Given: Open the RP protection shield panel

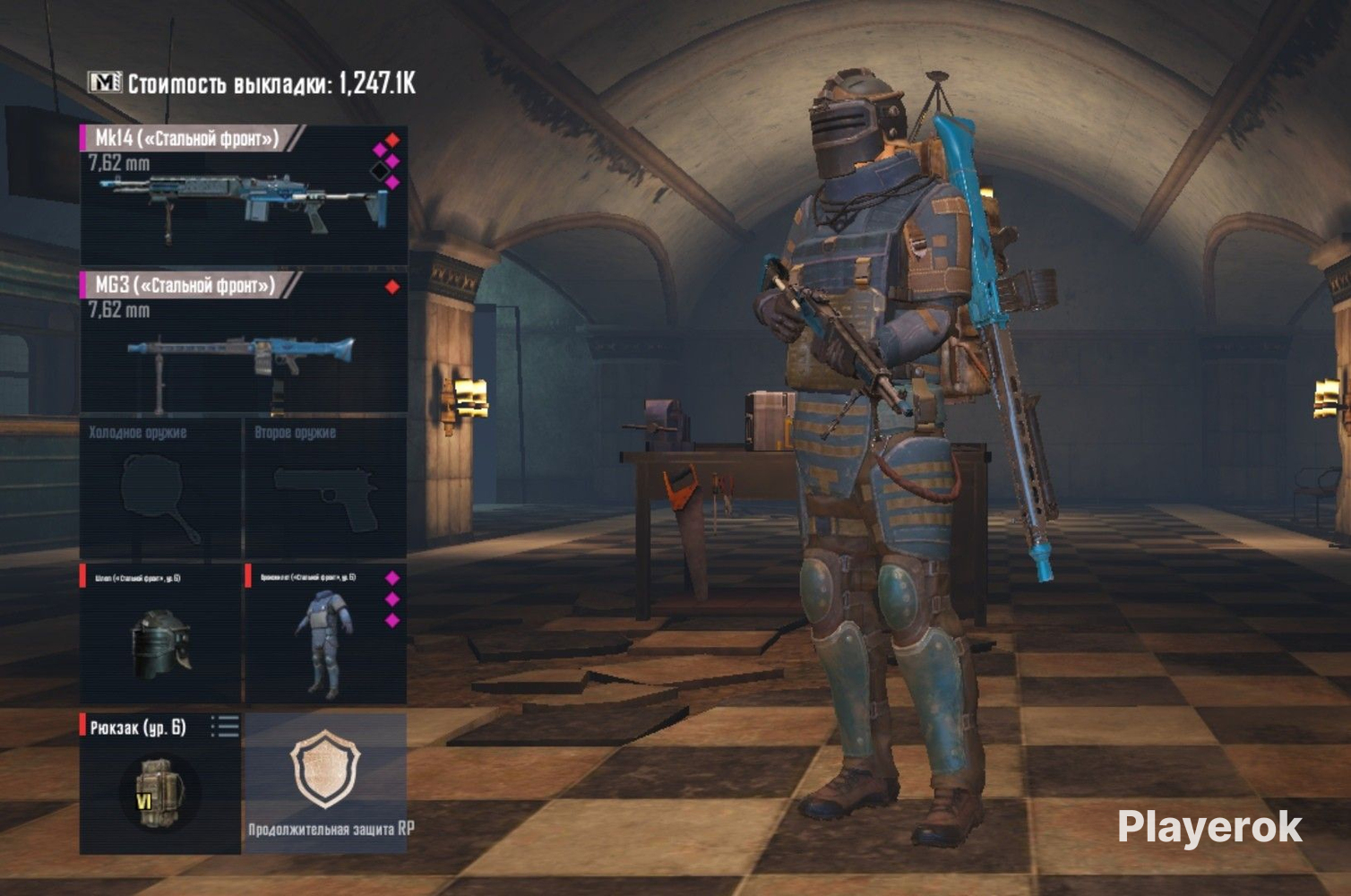Looking at the screenshot, I should (x=325, y=781).
